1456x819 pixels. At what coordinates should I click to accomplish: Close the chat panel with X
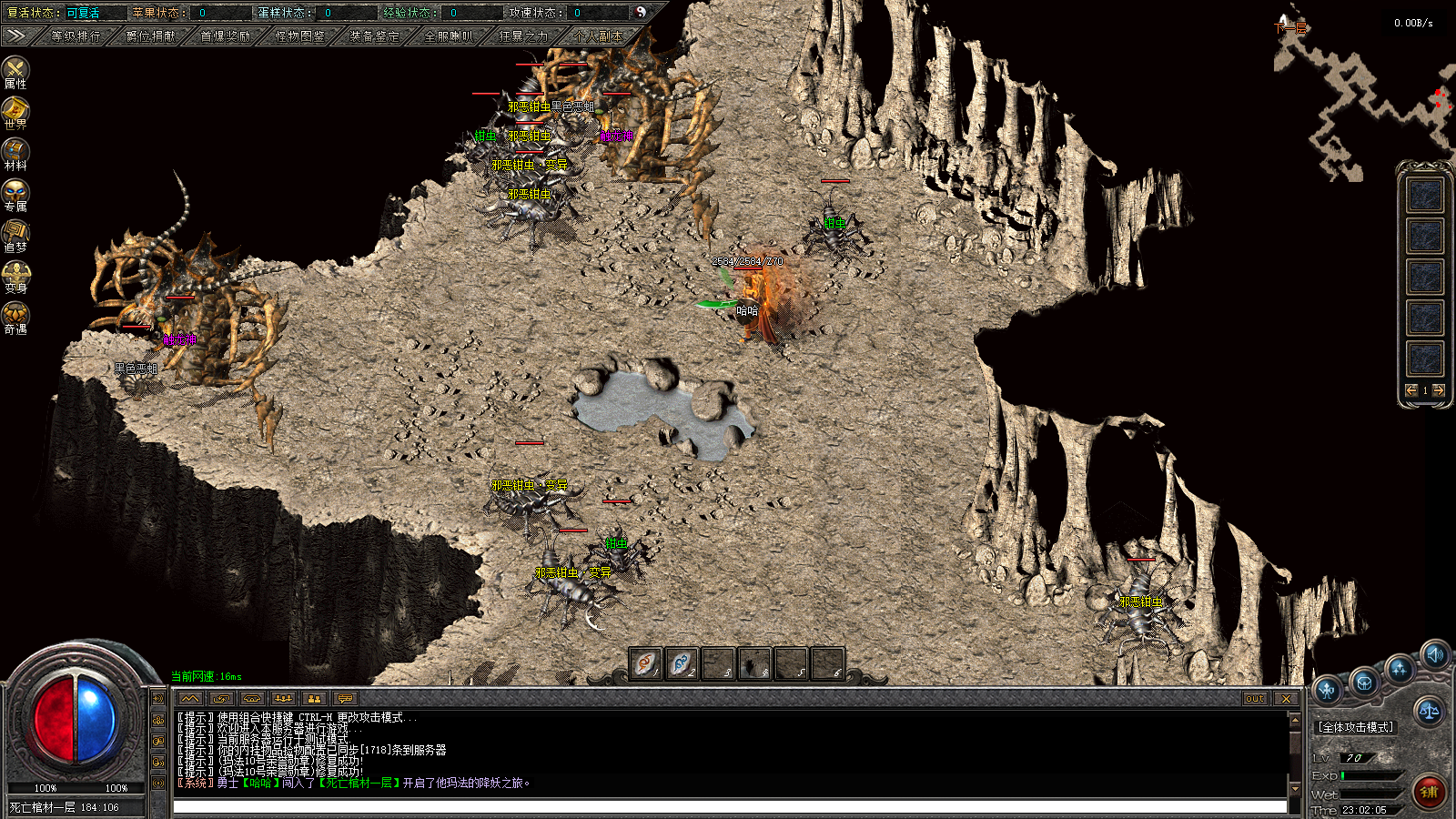(x=1285, y=699)
